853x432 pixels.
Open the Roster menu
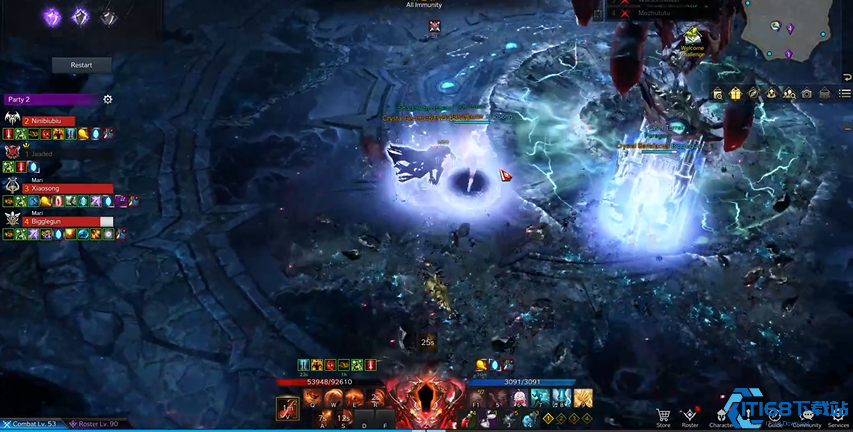tap(690, 415)
